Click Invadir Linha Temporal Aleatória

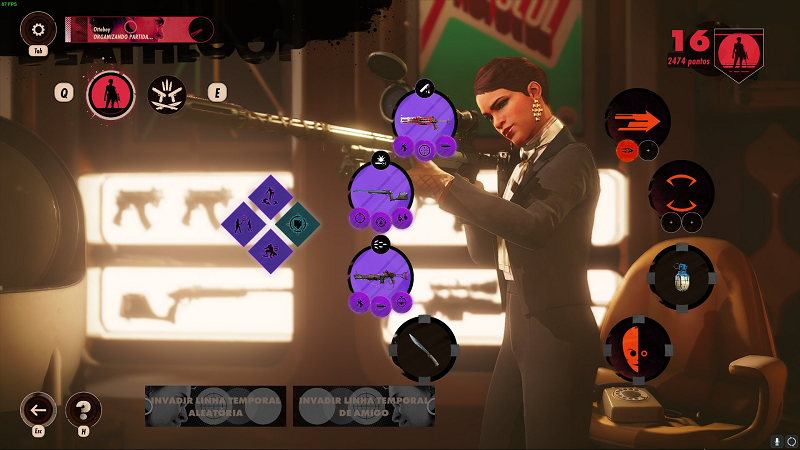tap(216, 406)
